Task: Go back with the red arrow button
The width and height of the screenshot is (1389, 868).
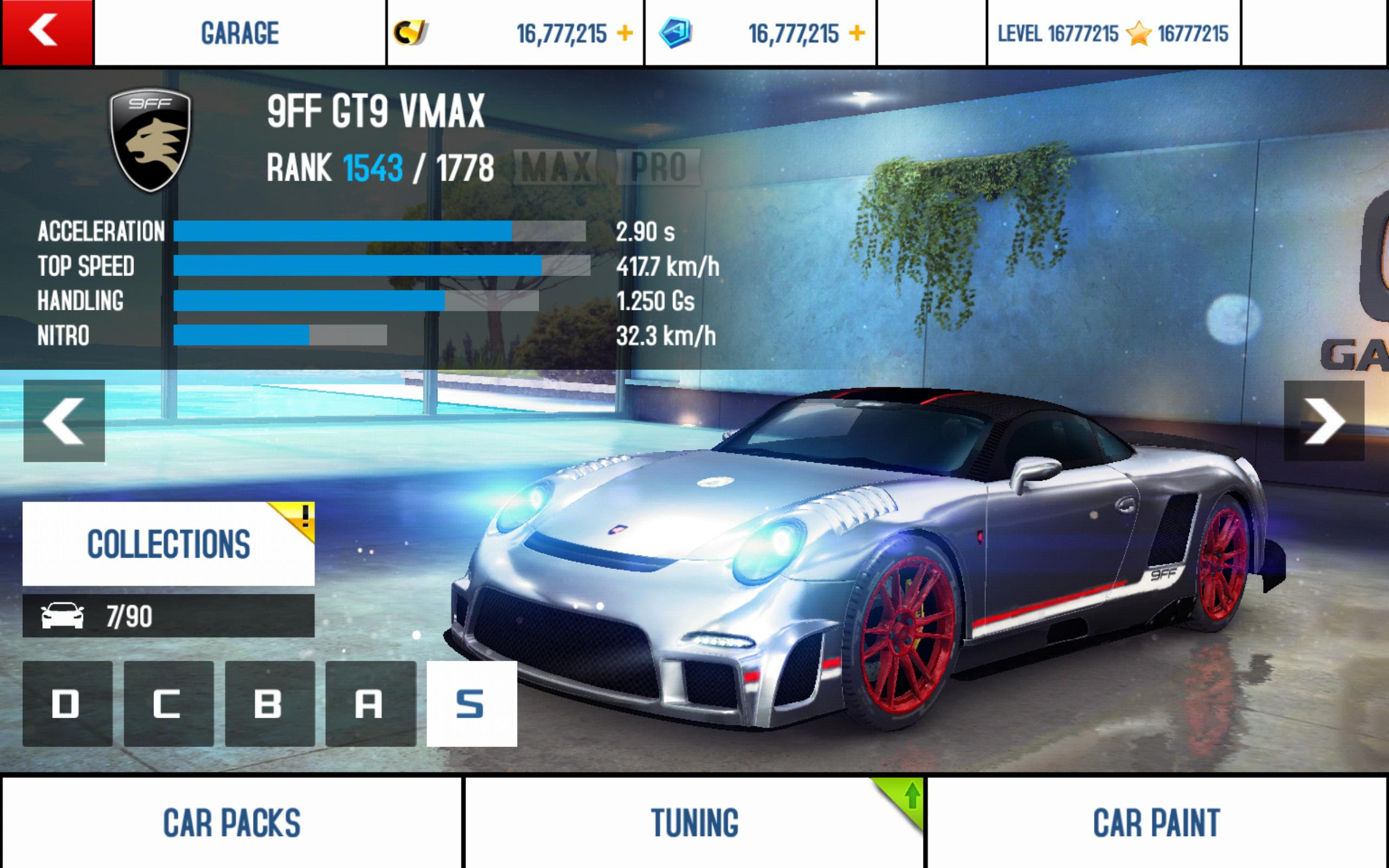Action: coord(46,32)
